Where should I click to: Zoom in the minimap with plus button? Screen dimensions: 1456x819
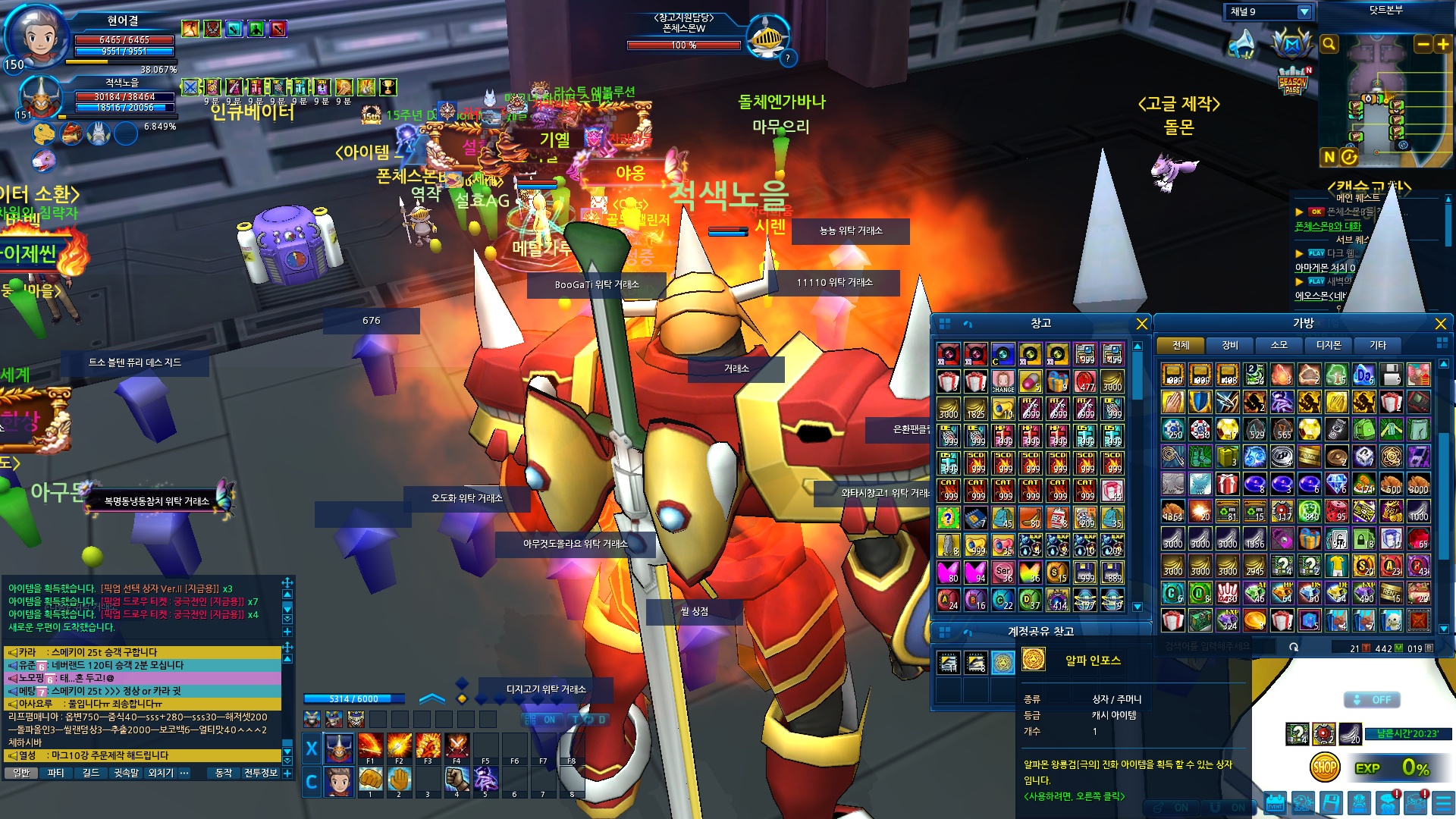1442,44
